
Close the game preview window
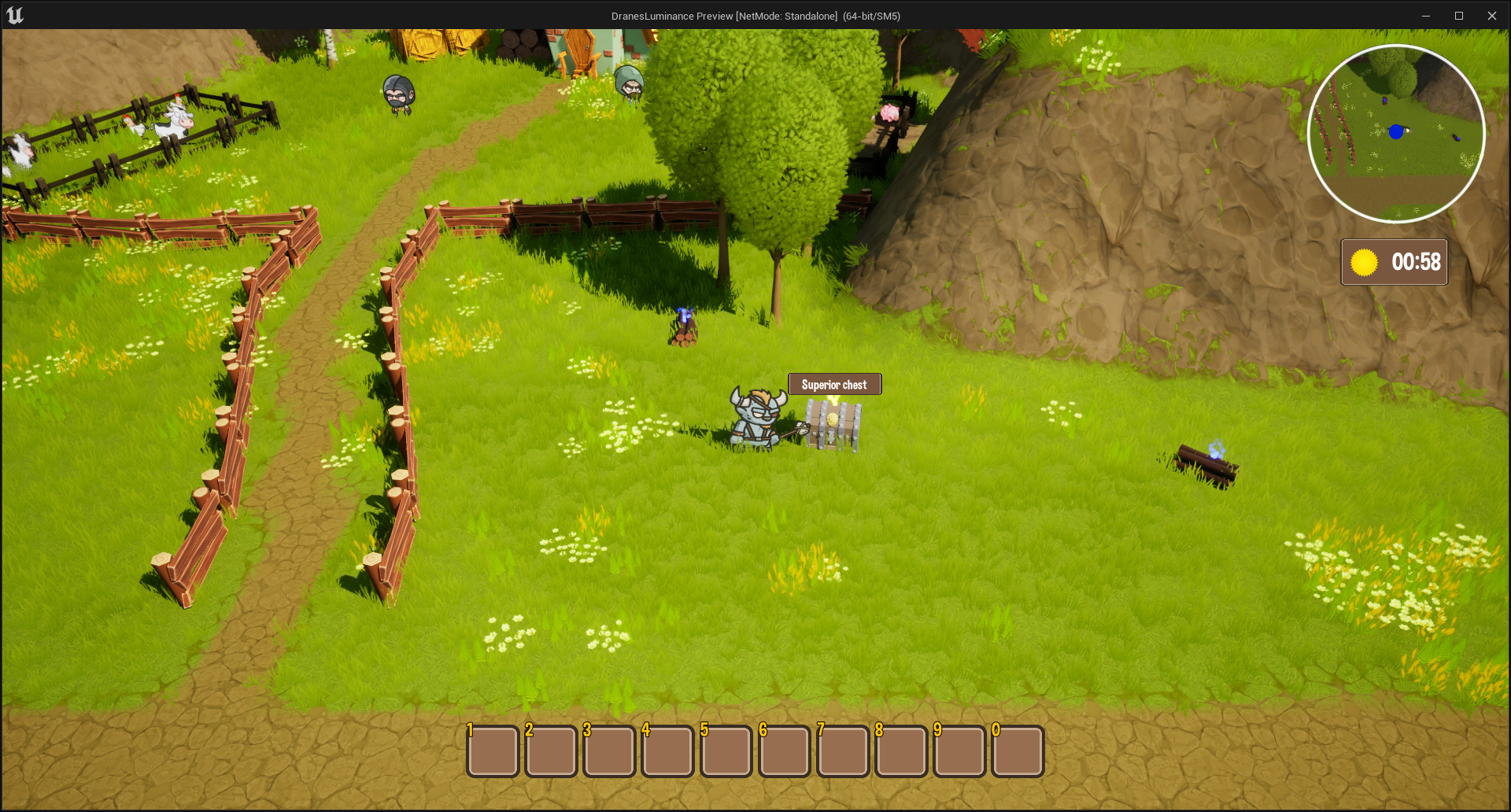click(x=1491, y=16)
